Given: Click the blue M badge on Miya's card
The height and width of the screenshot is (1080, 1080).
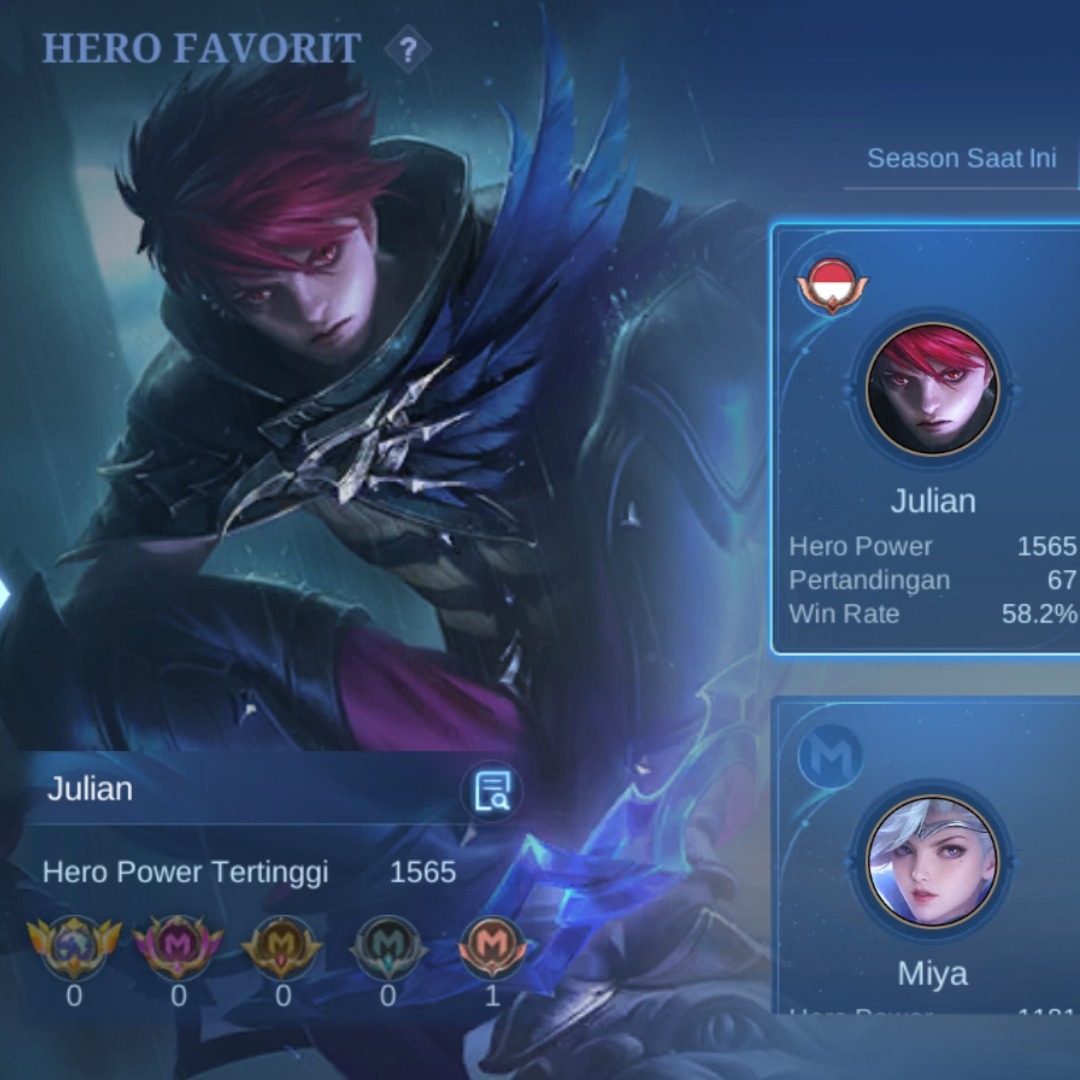Looking at the screenshot, I should click(x=831, y=757).
